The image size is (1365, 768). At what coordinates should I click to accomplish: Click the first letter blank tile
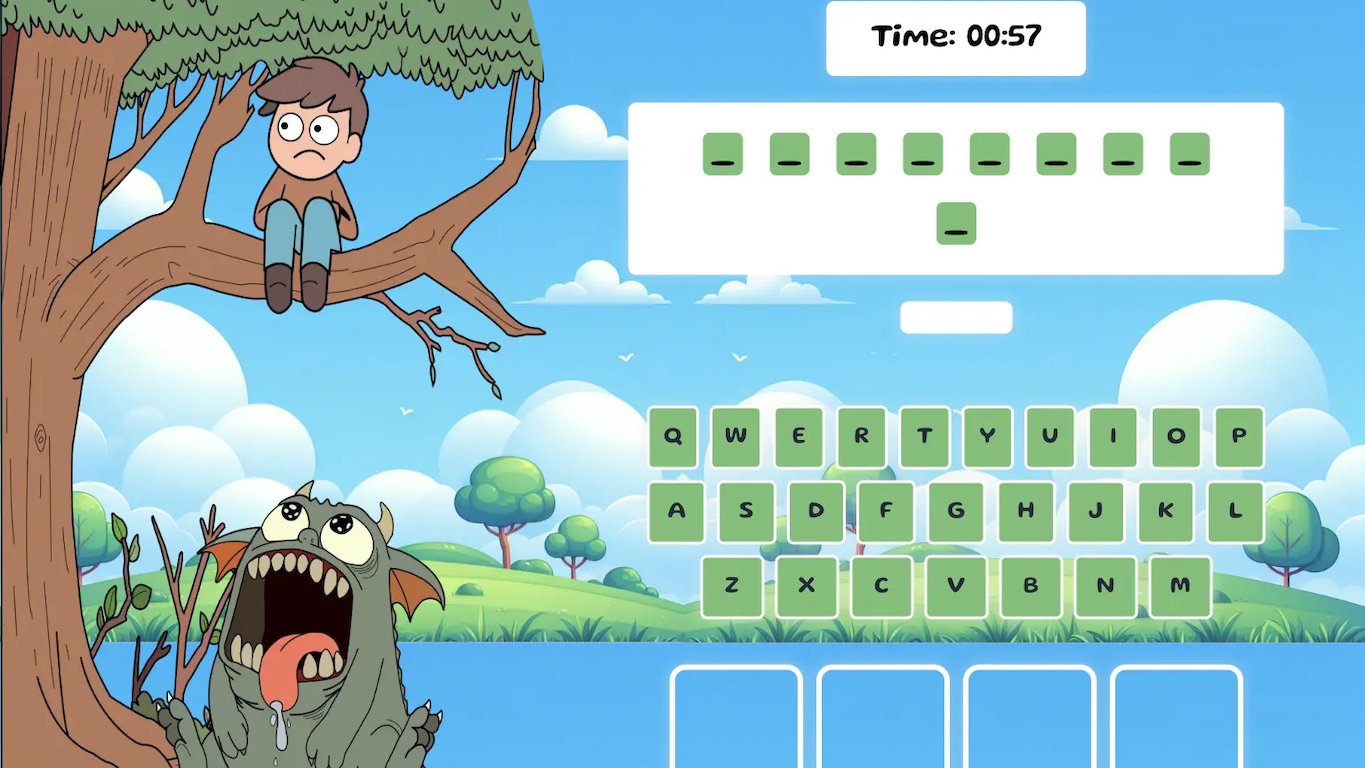(x=722, y=152)
